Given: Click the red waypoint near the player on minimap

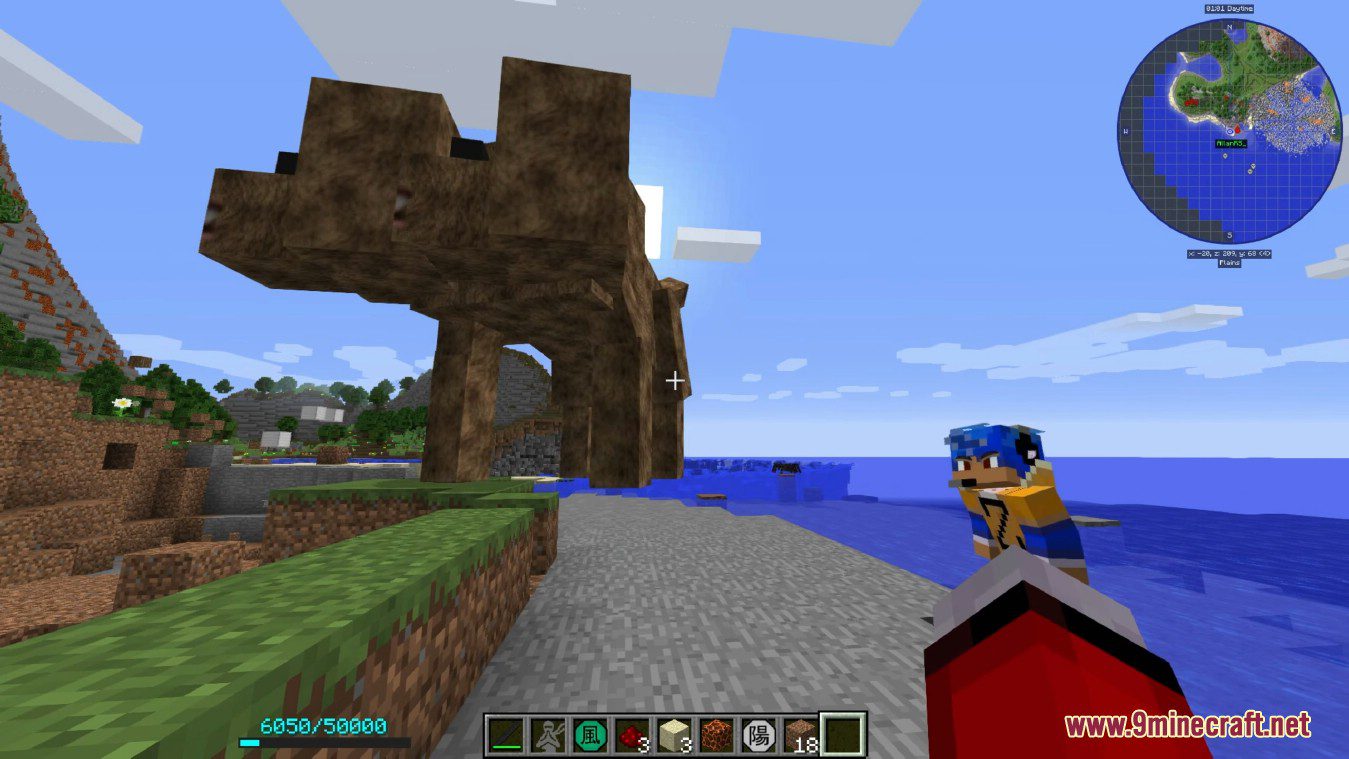Looking at the screenshot, I should click(x=1237, y=130).
